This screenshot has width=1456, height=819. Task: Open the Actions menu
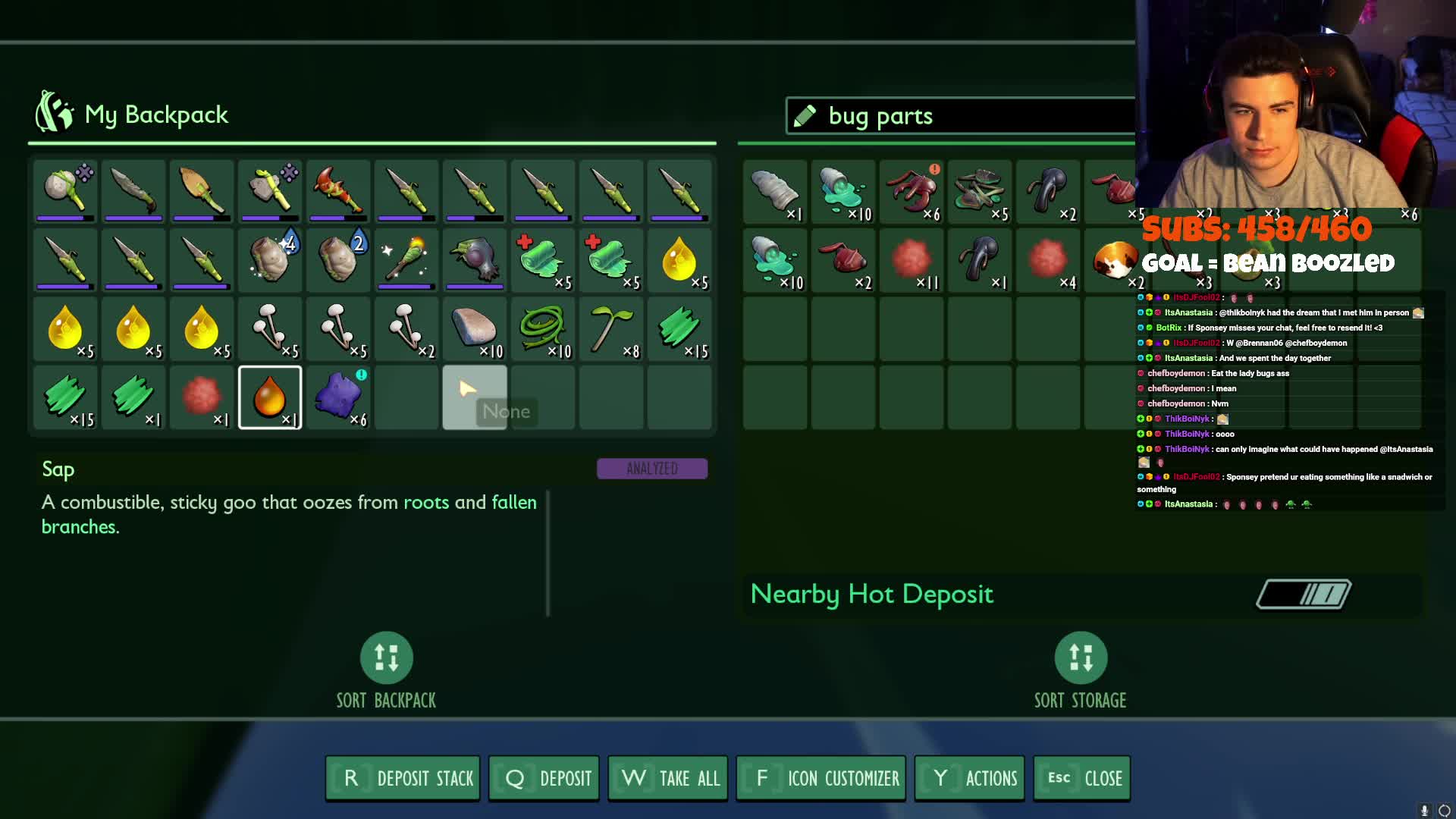click(969, 778)
